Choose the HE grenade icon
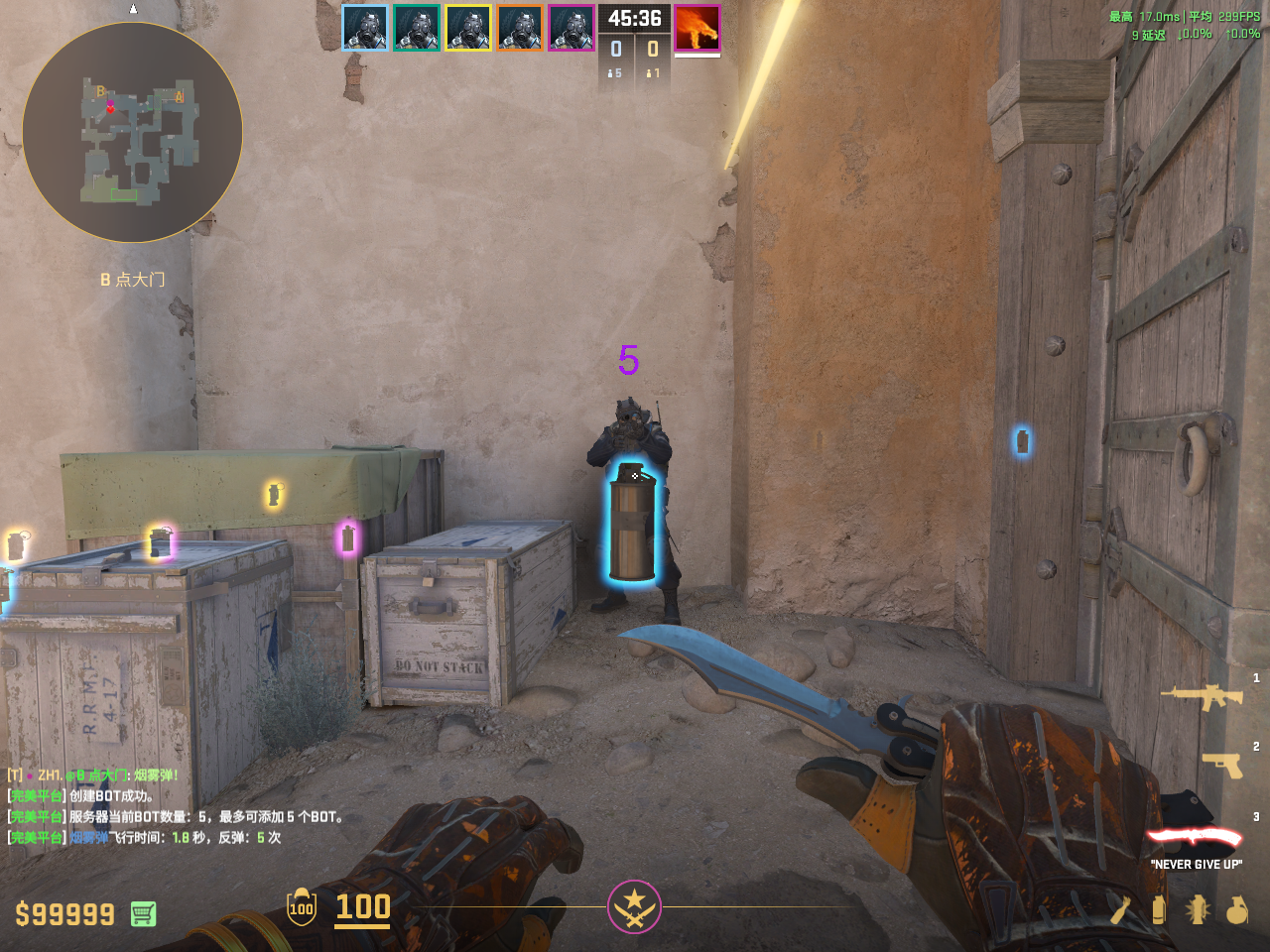 click(x=1236, y=909)
